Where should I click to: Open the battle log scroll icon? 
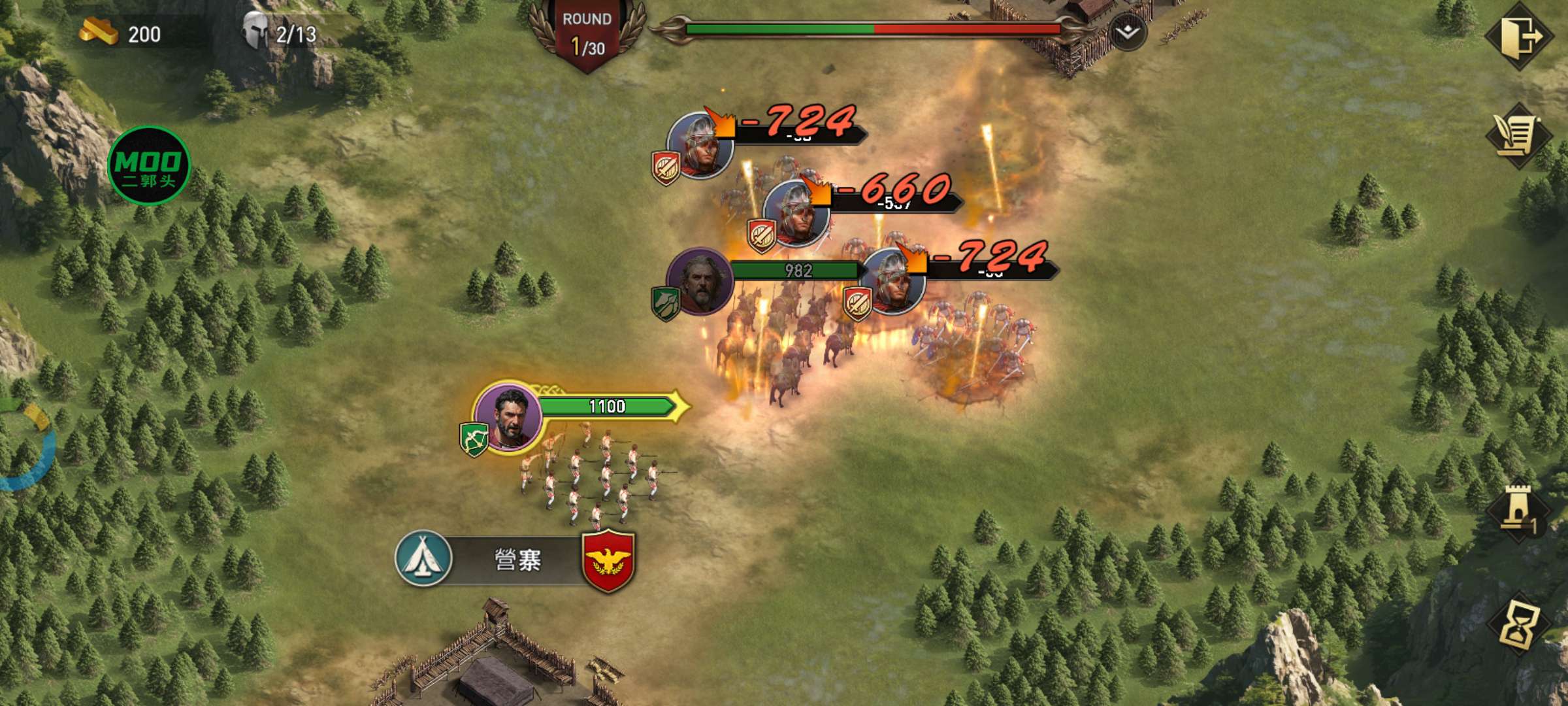[1518, 136]
